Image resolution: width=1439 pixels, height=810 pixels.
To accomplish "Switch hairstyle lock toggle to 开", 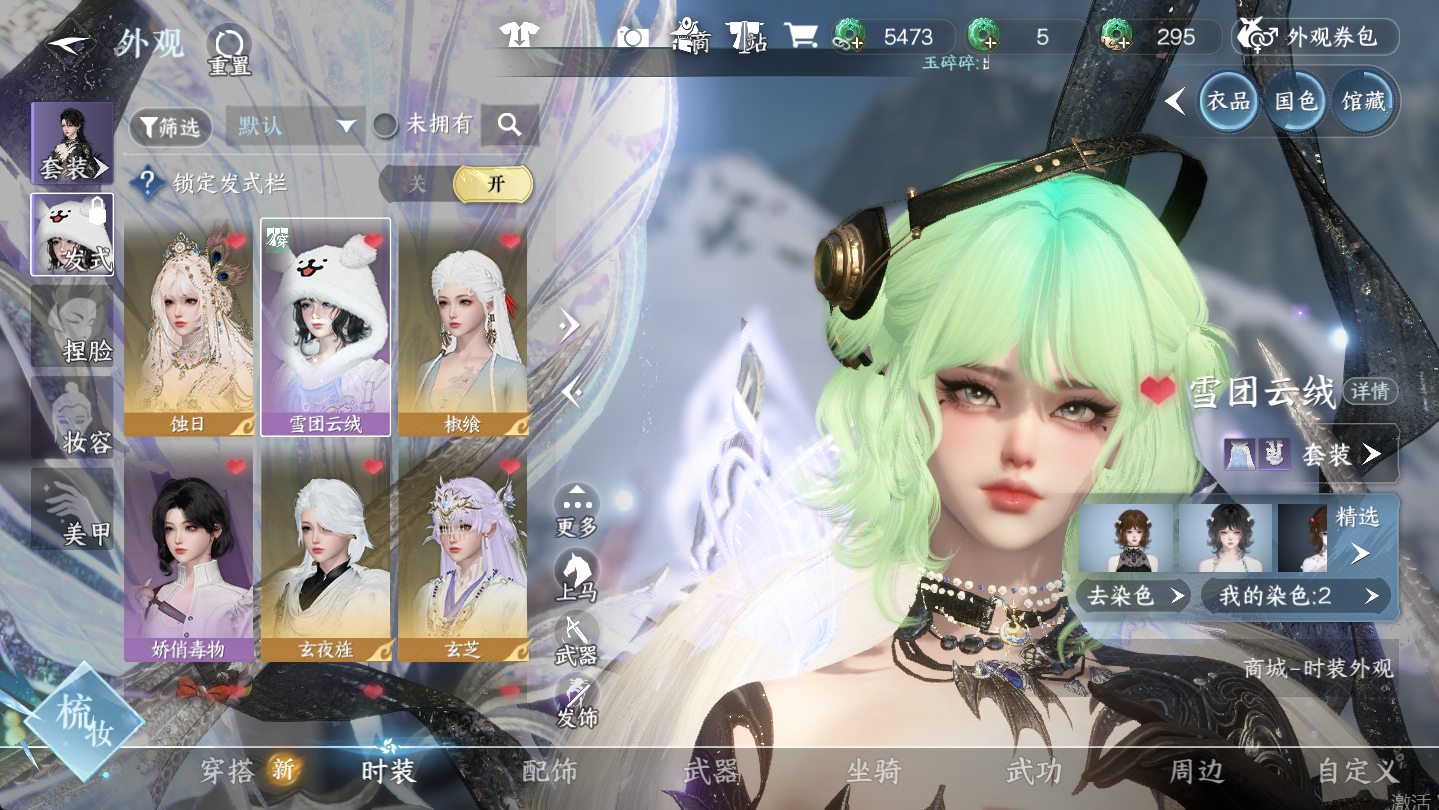I will 494,184.
